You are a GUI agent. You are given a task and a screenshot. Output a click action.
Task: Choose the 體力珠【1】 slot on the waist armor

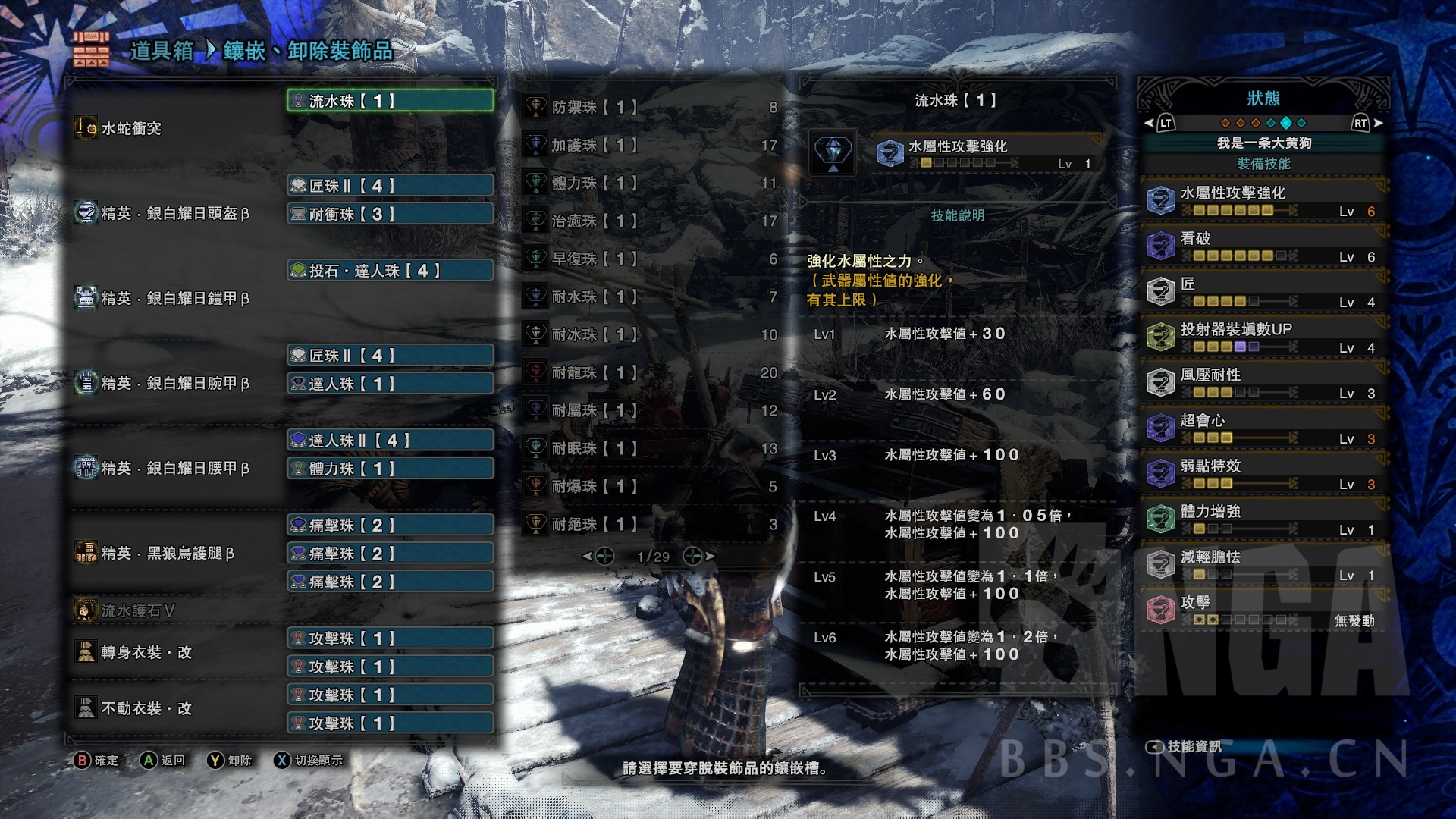click(x=390, y=469)
